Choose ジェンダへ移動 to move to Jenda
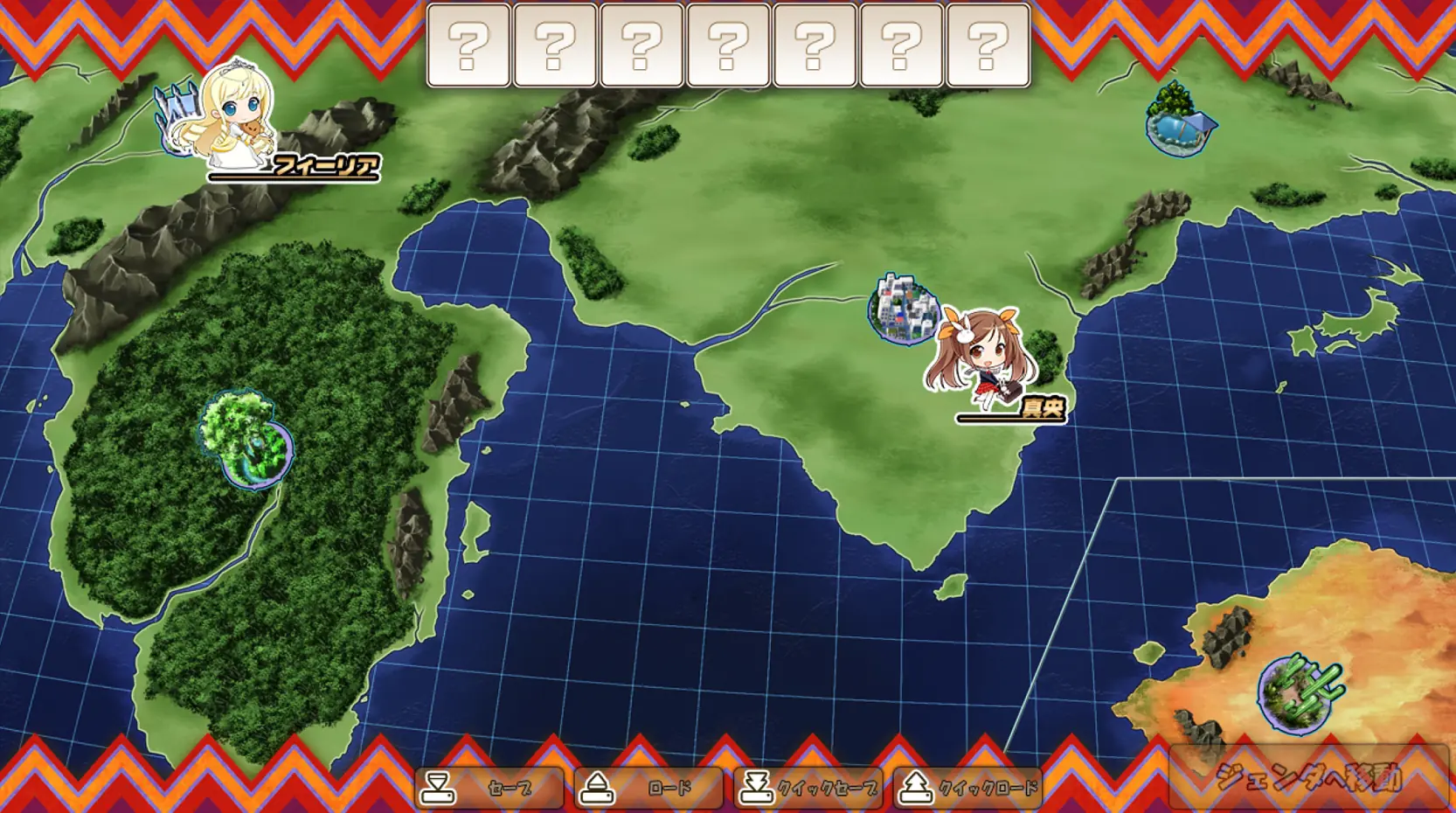Screen dimensions: 1456x813 click(x=1308, y=777)
